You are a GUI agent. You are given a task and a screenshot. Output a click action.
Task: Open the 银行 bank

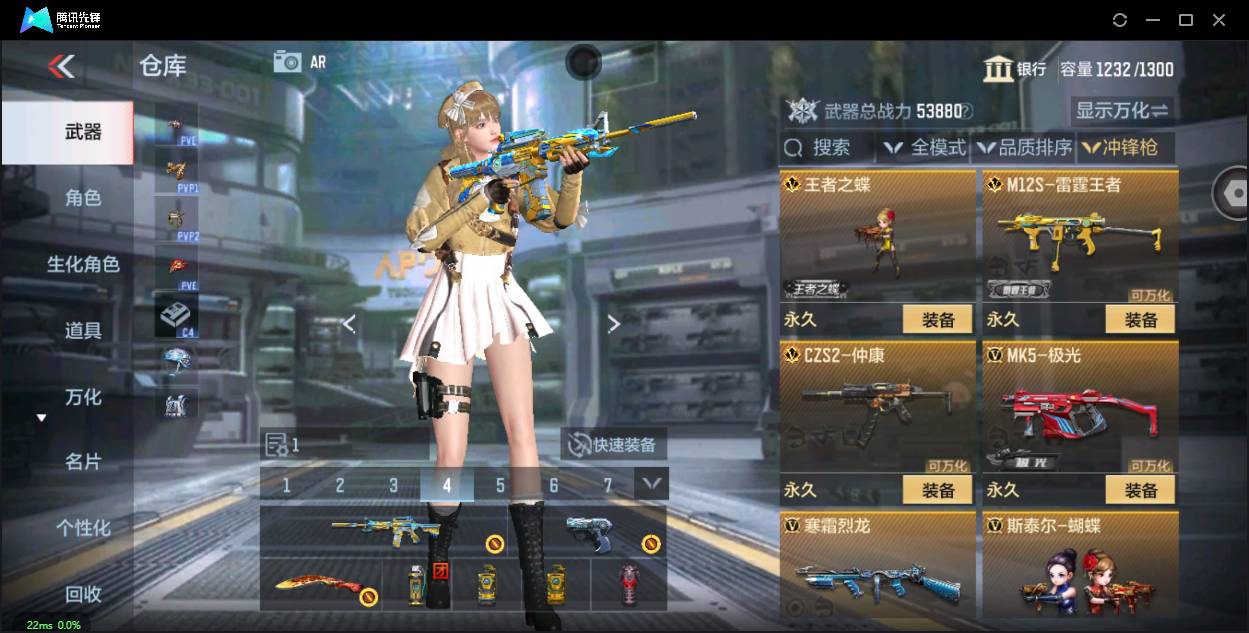tap(1015, 69)
